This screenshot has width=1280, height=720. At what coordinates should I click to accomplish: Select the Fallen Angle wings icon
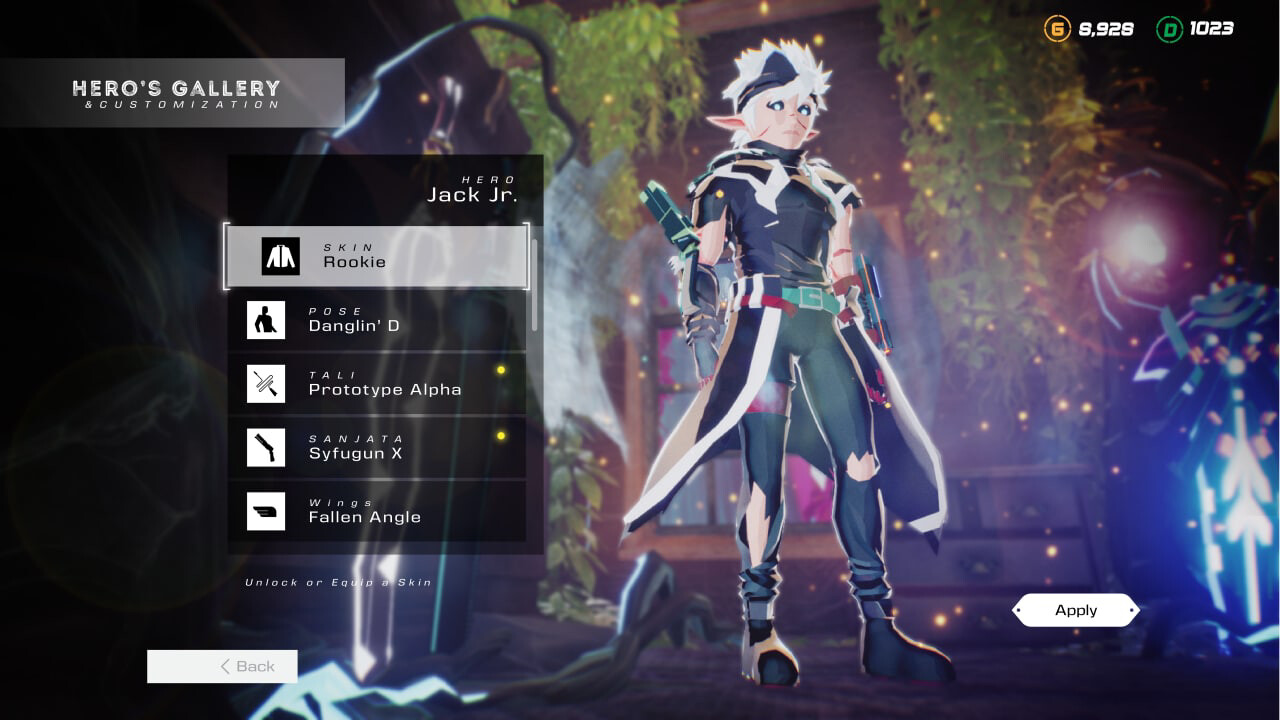point(266,511)
